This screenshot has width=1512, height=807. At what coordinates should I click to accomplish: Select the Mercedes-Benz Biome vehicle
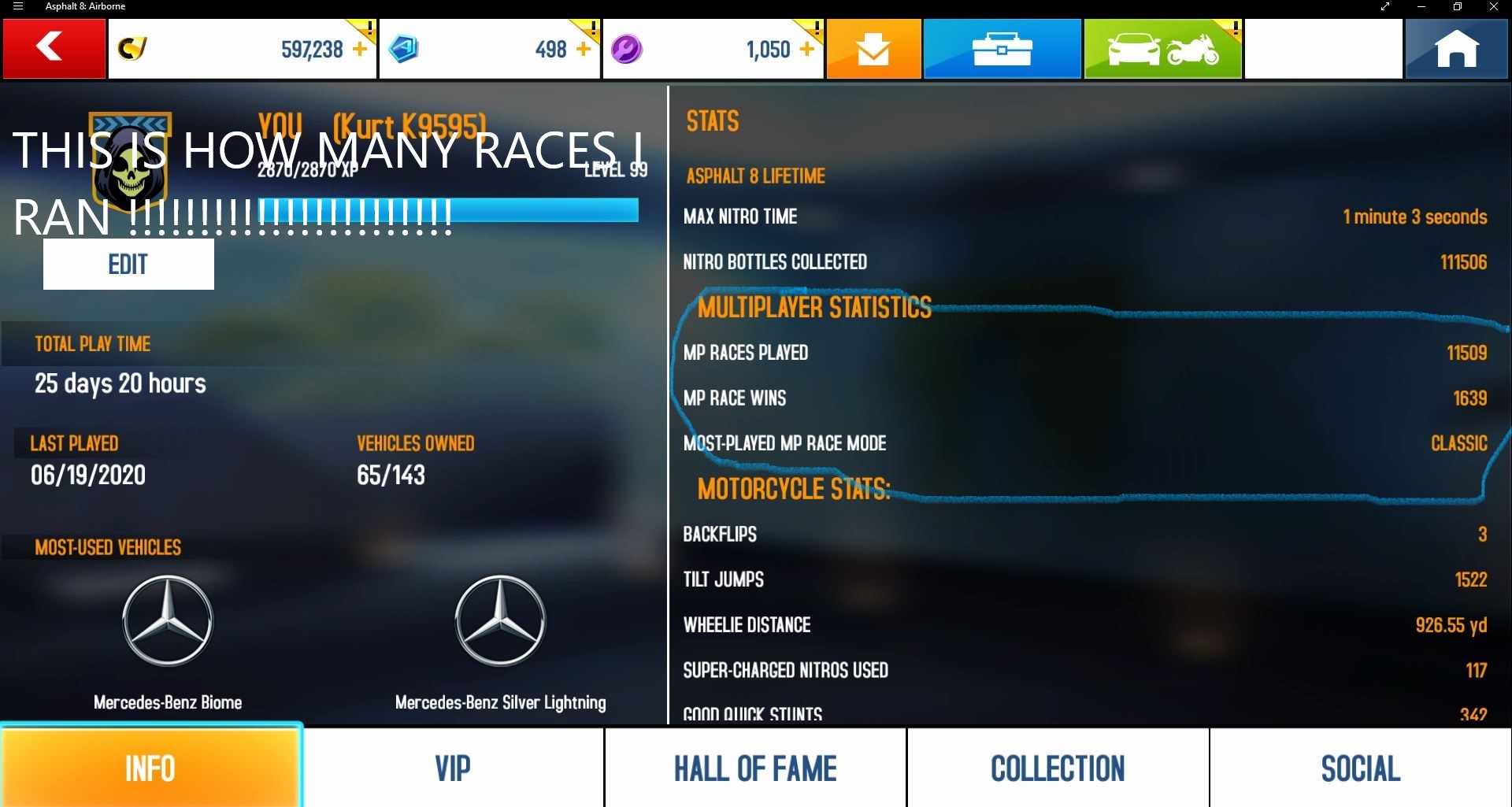(x=168, y=622)
